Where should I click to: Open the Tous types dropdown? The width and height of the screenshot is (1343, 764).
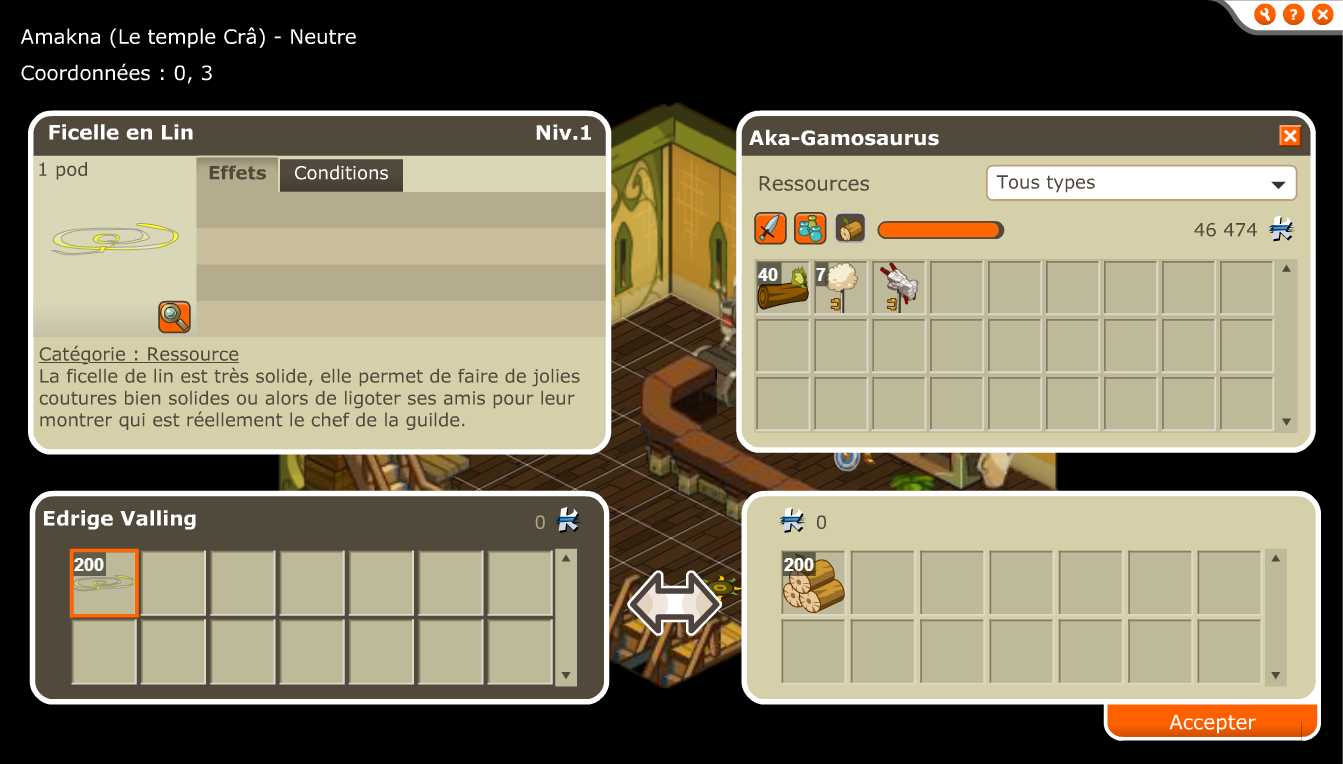(x=1141, y=183)
